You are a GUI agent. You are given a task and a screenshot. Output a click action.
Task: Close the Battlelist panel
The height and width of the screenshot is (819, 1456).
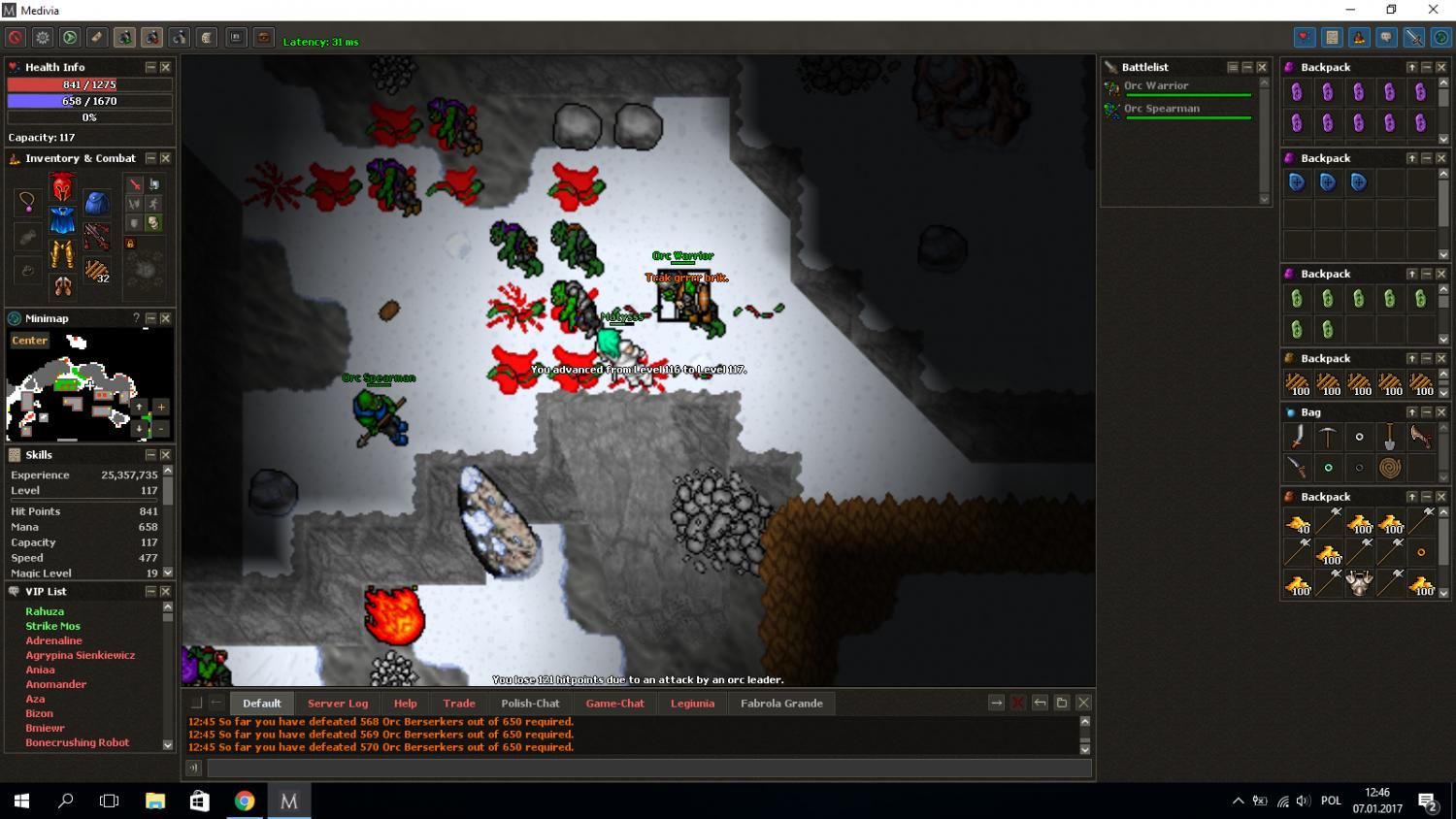(x=1262, y=67)
